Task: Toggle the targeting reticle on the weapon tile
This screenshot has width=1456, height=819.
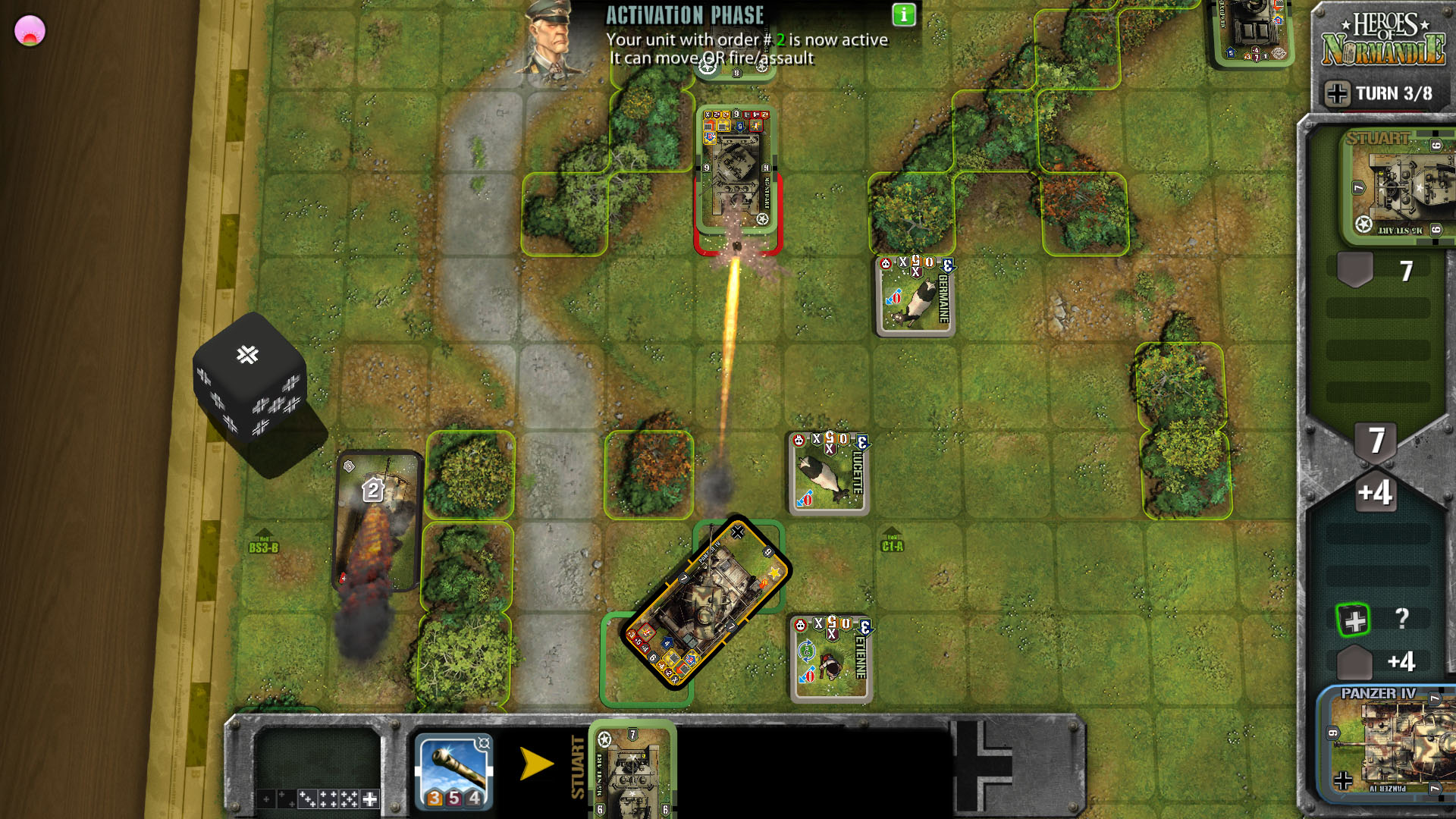Action: [x=483, y=743]
